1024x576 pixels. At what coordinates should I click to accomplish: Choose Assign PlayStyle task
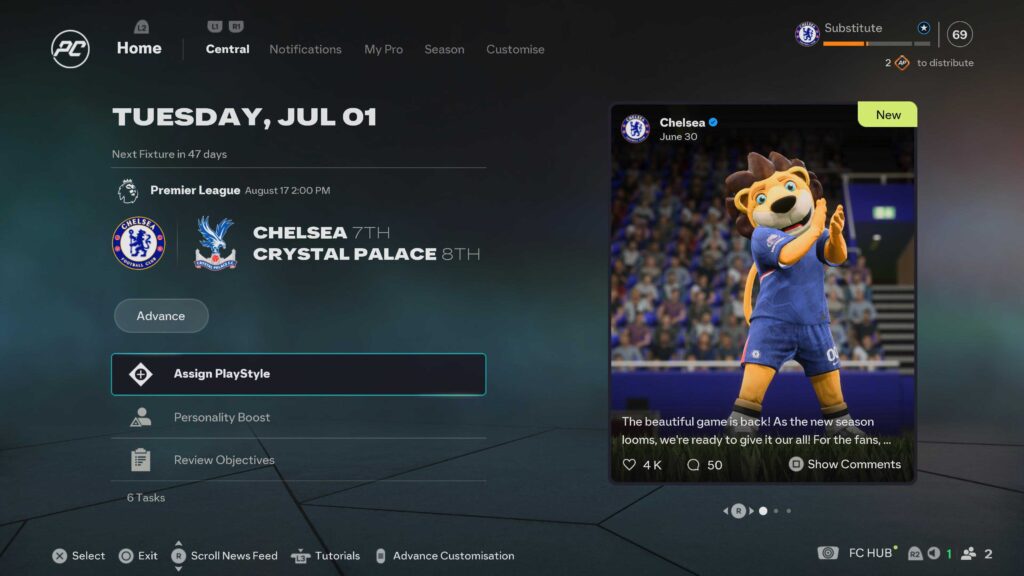click(298, 374)
